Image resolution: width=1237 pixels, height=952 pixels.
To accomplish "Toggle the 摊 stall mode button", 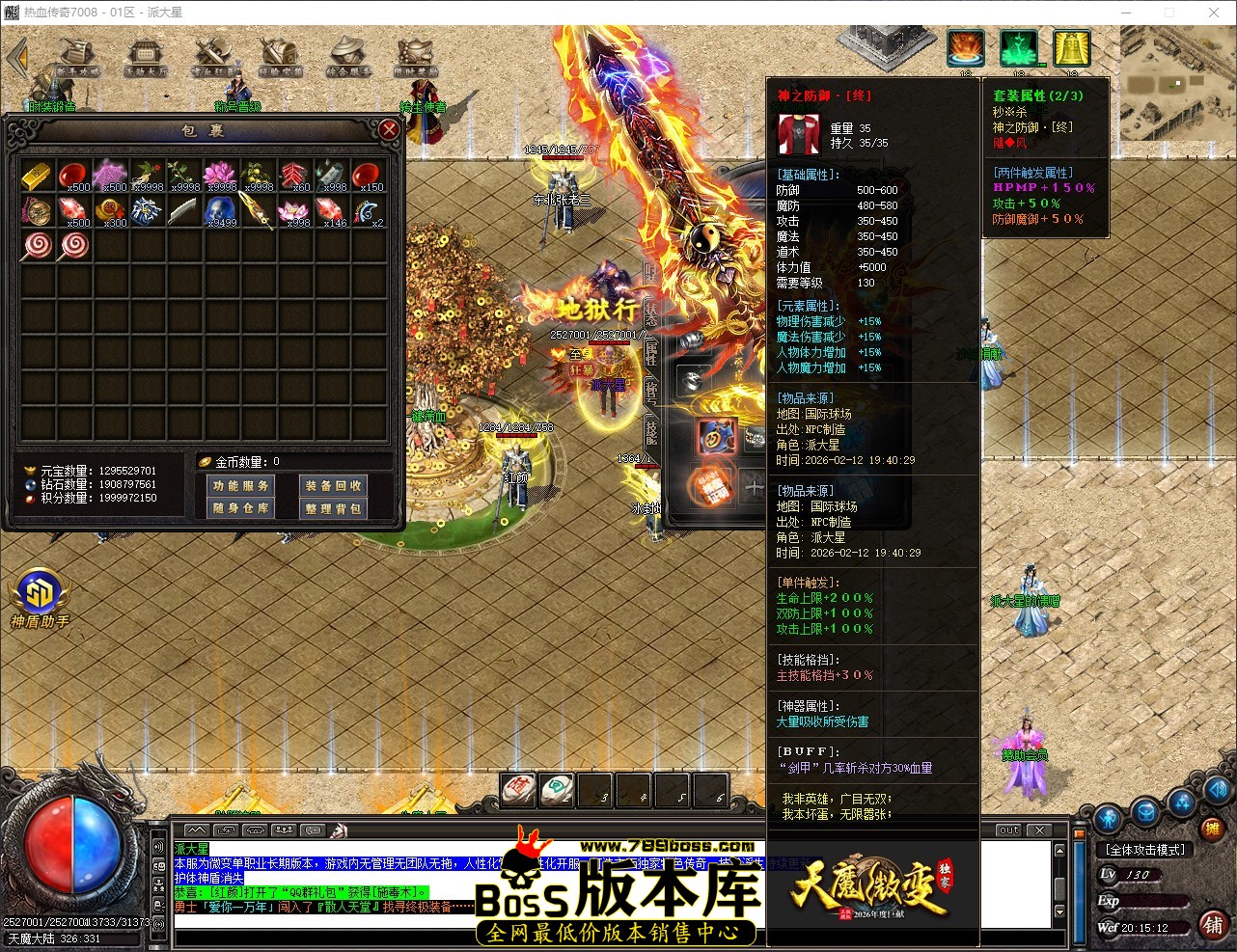I will pos(1213,830).
